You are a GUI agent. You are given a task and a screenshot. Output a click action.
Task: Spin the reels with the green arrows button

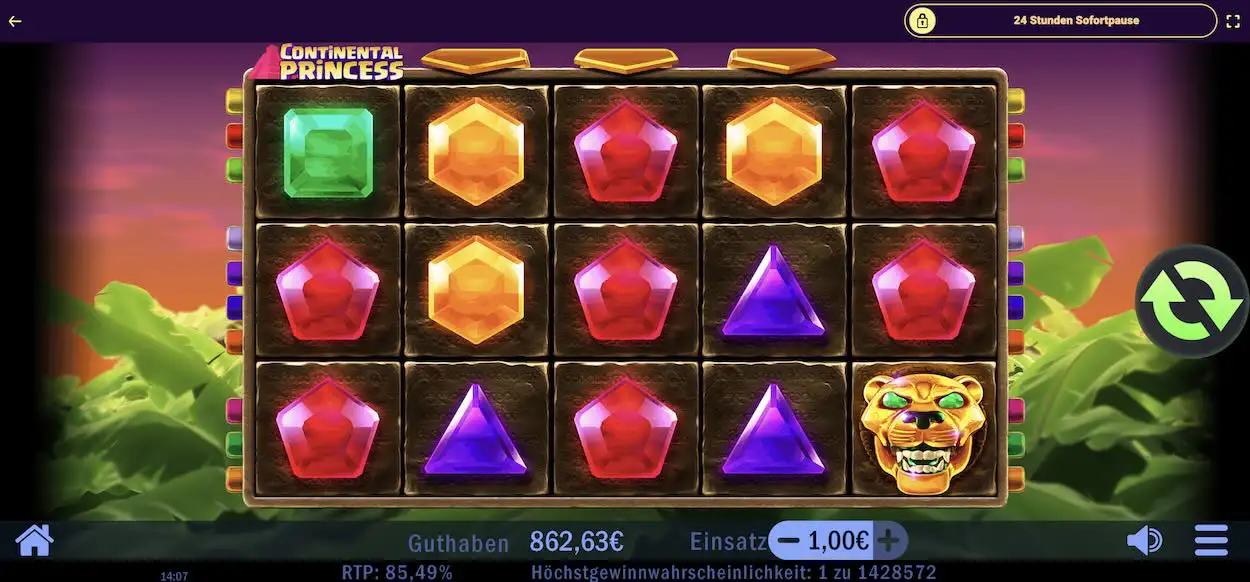click(x=1191, y=301)
